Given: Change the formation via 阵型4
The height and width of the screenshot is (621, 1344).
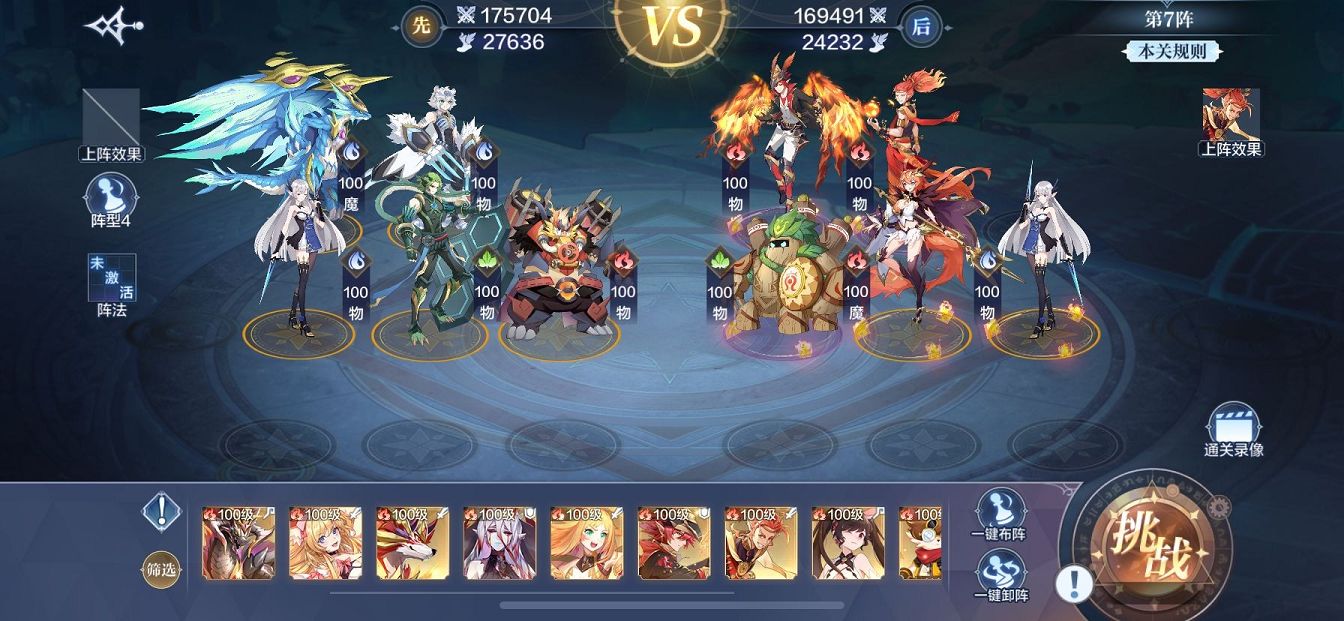Looking at the screenshot, I should pos(111,198).
